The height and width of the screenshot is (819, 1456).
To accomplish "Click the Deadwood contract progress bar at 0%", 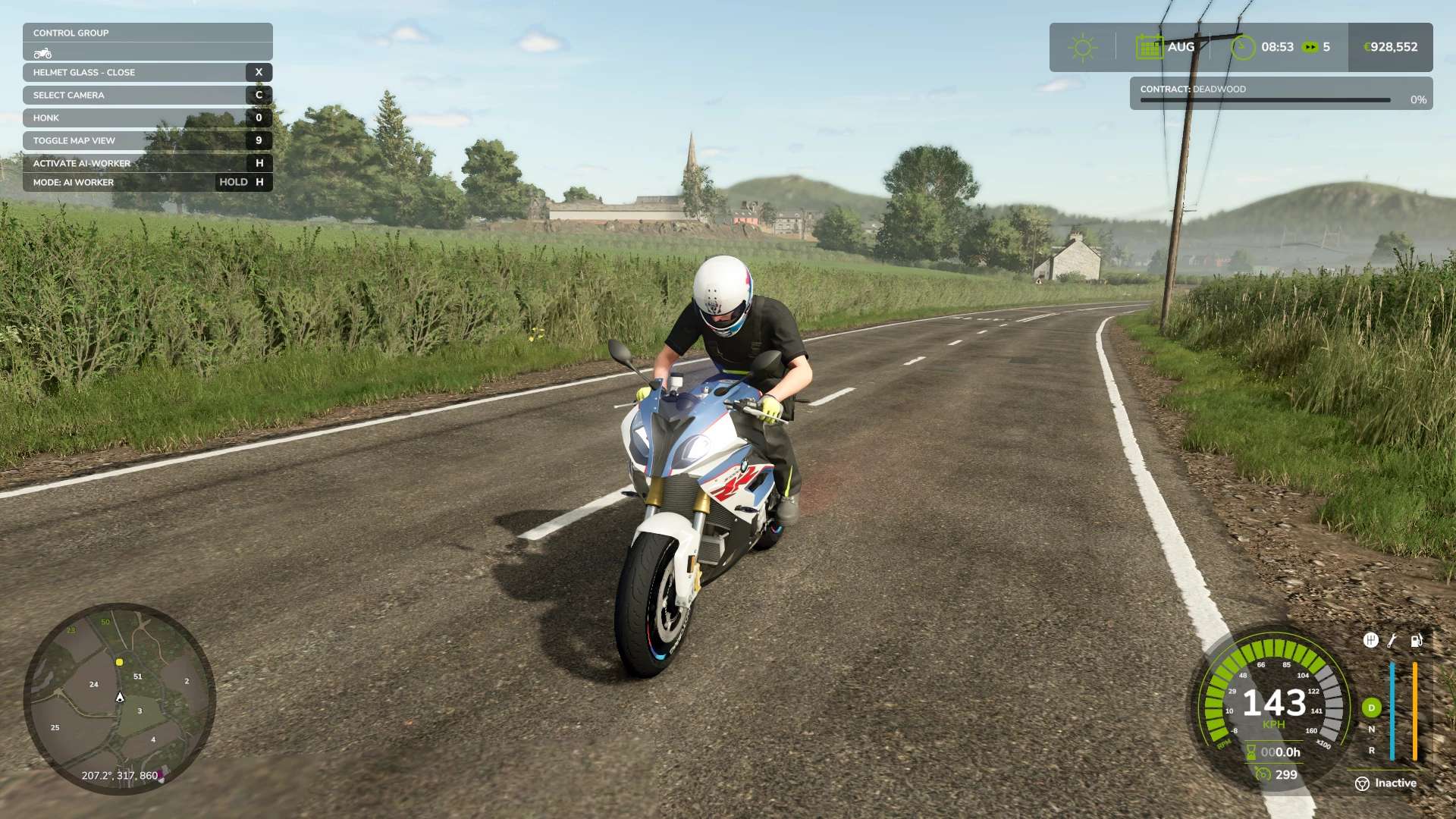I will (1265, 100).
